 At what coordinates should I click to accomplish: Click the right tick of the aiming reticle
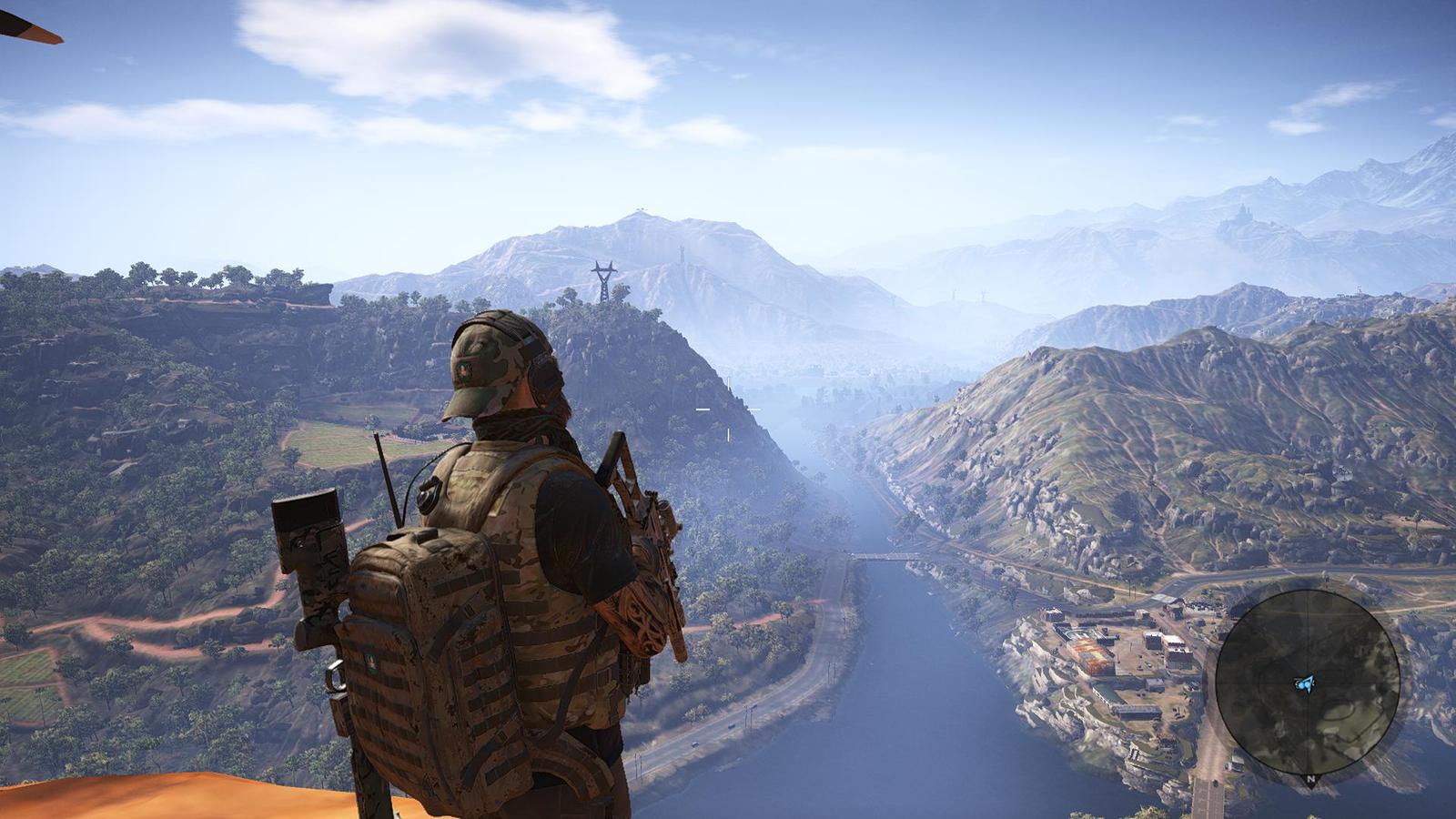coord(753,409)
